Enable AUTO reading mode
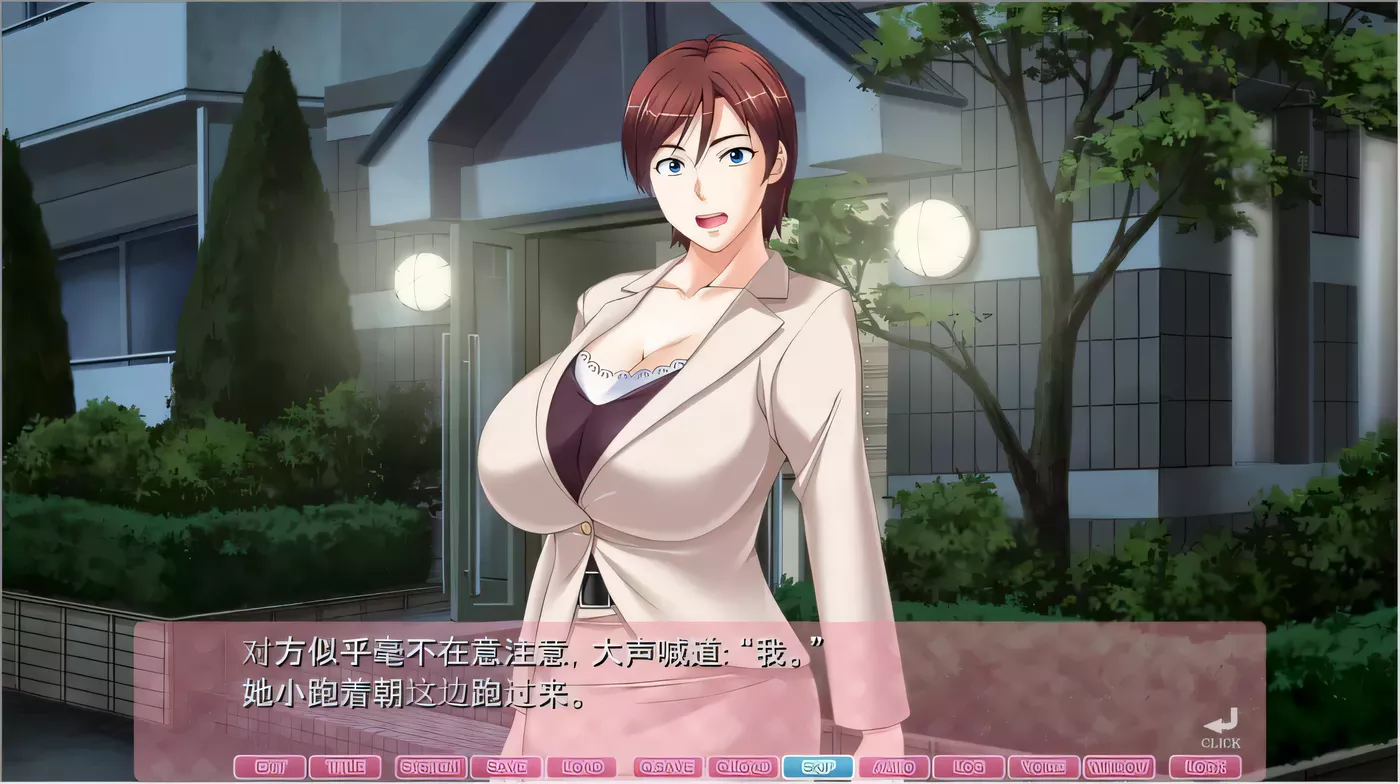1400x784 pixels. point(895,766)
